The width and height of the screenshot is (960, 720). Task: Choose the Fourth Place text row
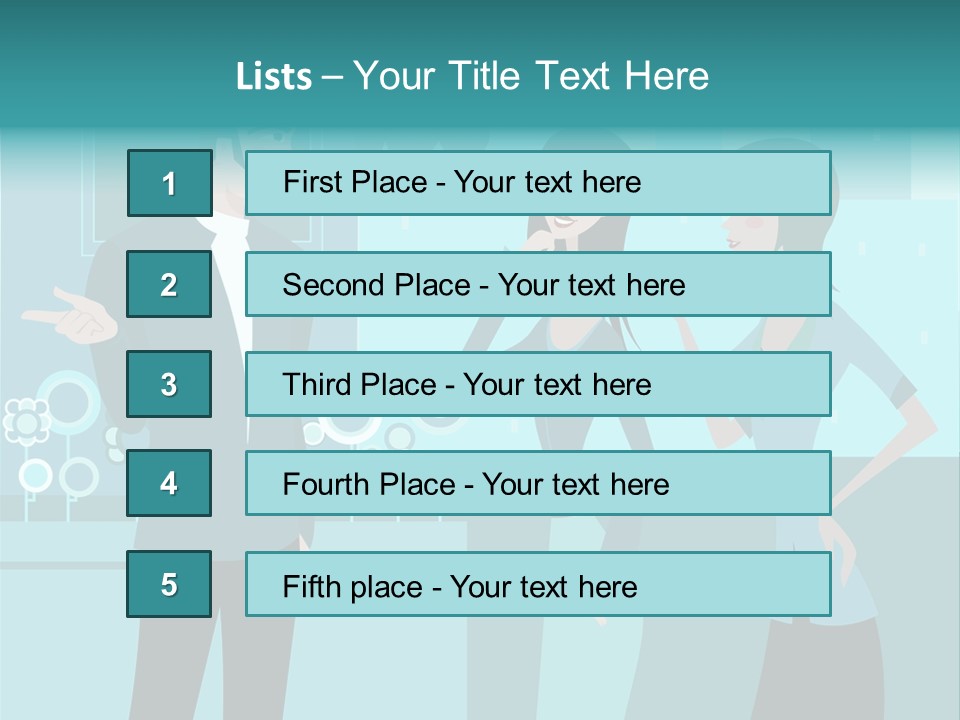click(x=538, y=484)
